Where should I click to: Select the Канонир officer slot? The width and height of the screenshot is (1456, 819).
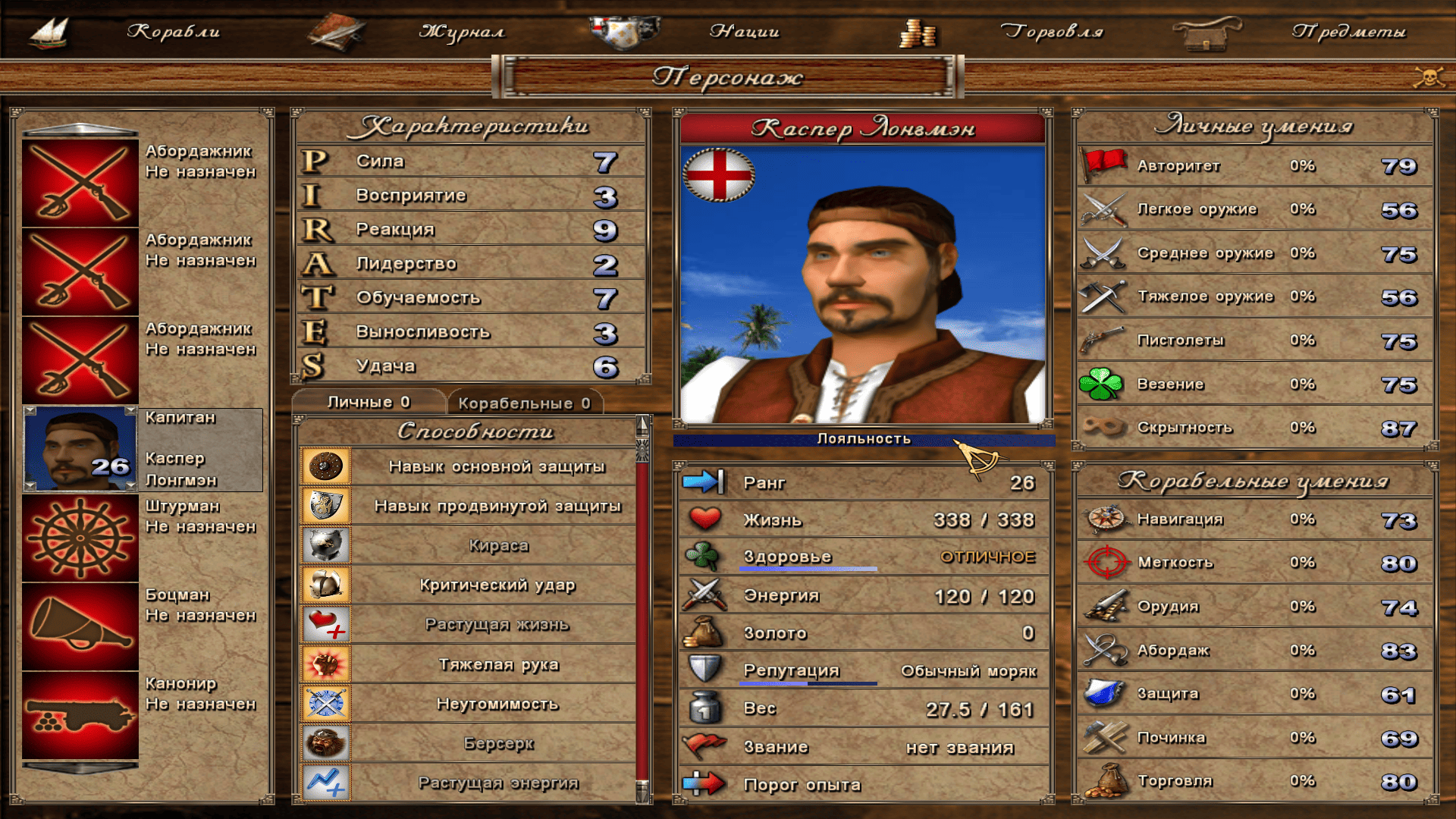click(80, 715)
